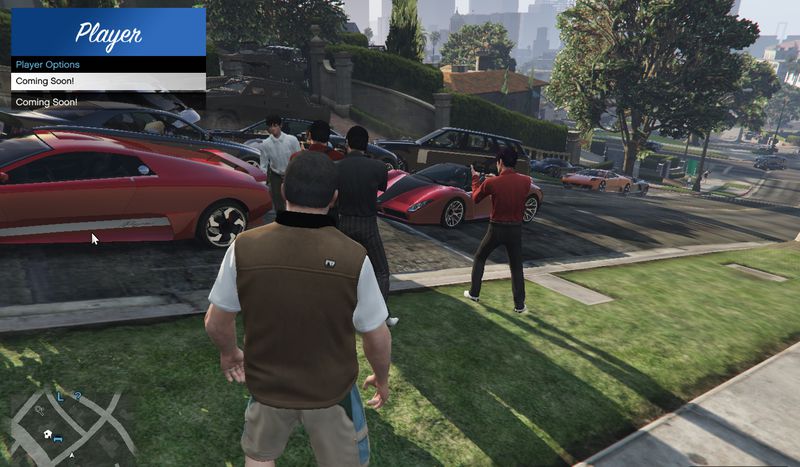Viewport: 800px width, 467px height.
Task: Click the blue L blip on minimap
Action: click(59, 397)
